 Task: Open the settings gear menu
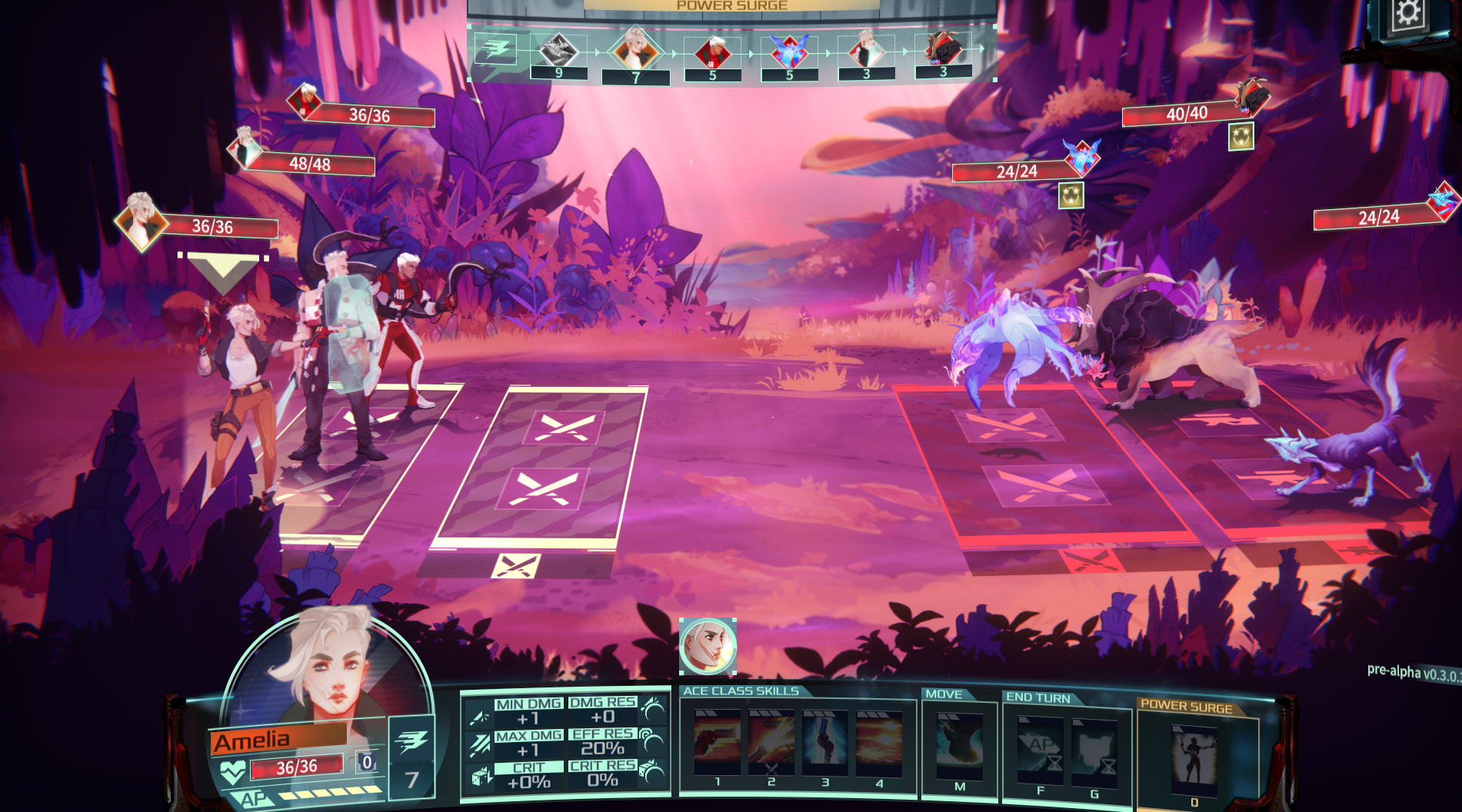pyautogui.click(x=1407, y=15)
